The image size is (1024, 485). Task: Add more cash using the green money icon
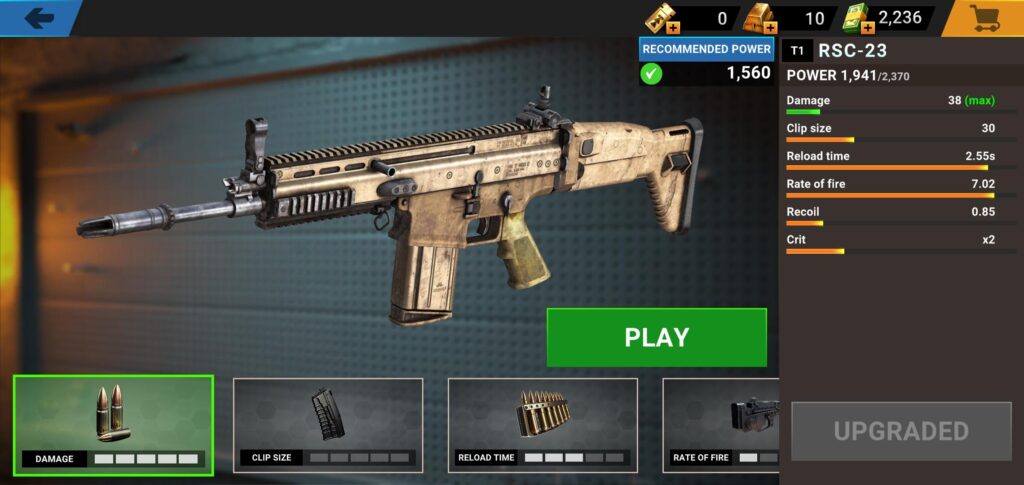[865, 27]
